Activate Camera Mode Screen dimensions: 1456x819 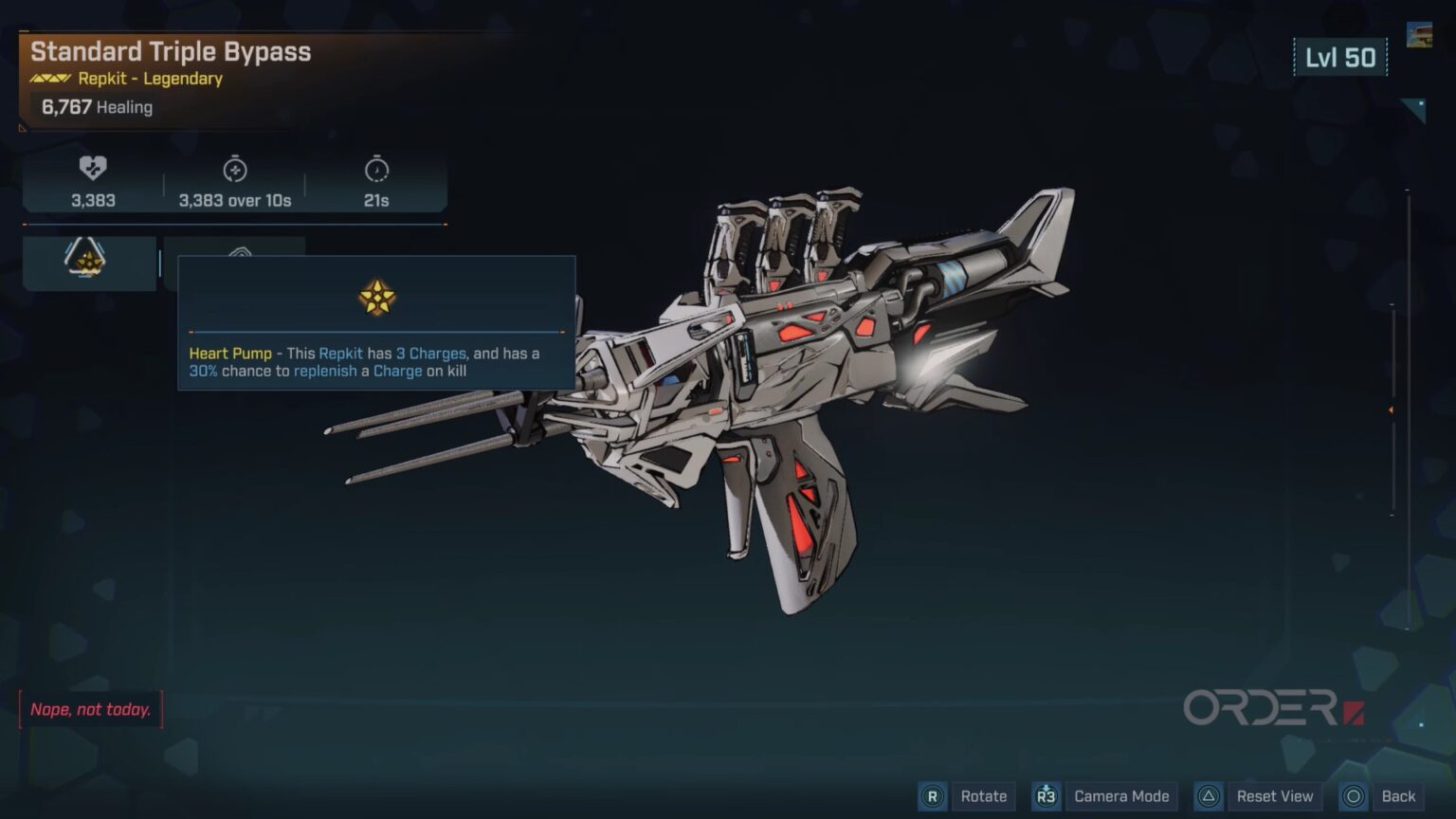1120,796
